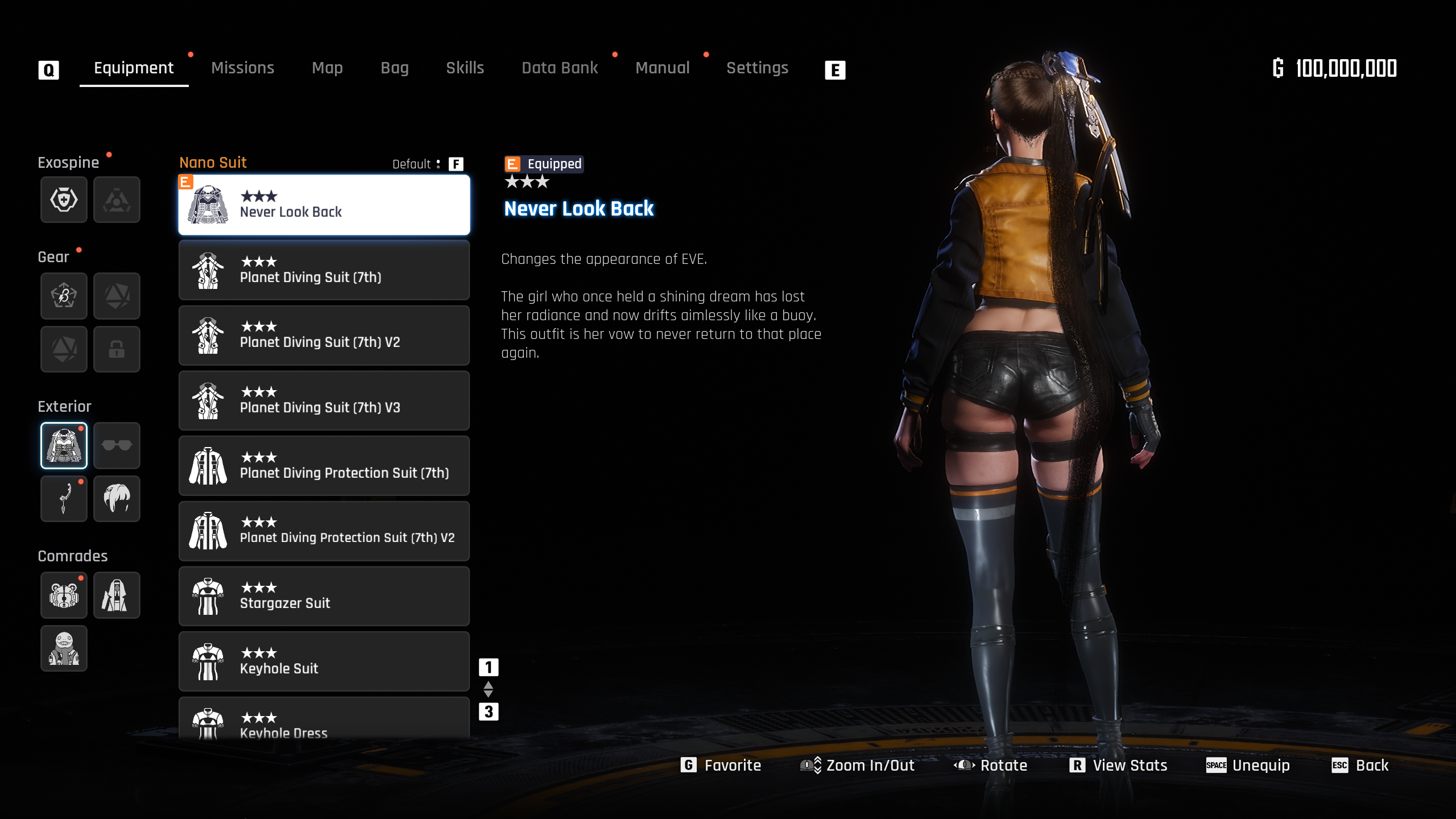
Task: Open the teddy bear comrade slot
Action: tap(64, 595)
